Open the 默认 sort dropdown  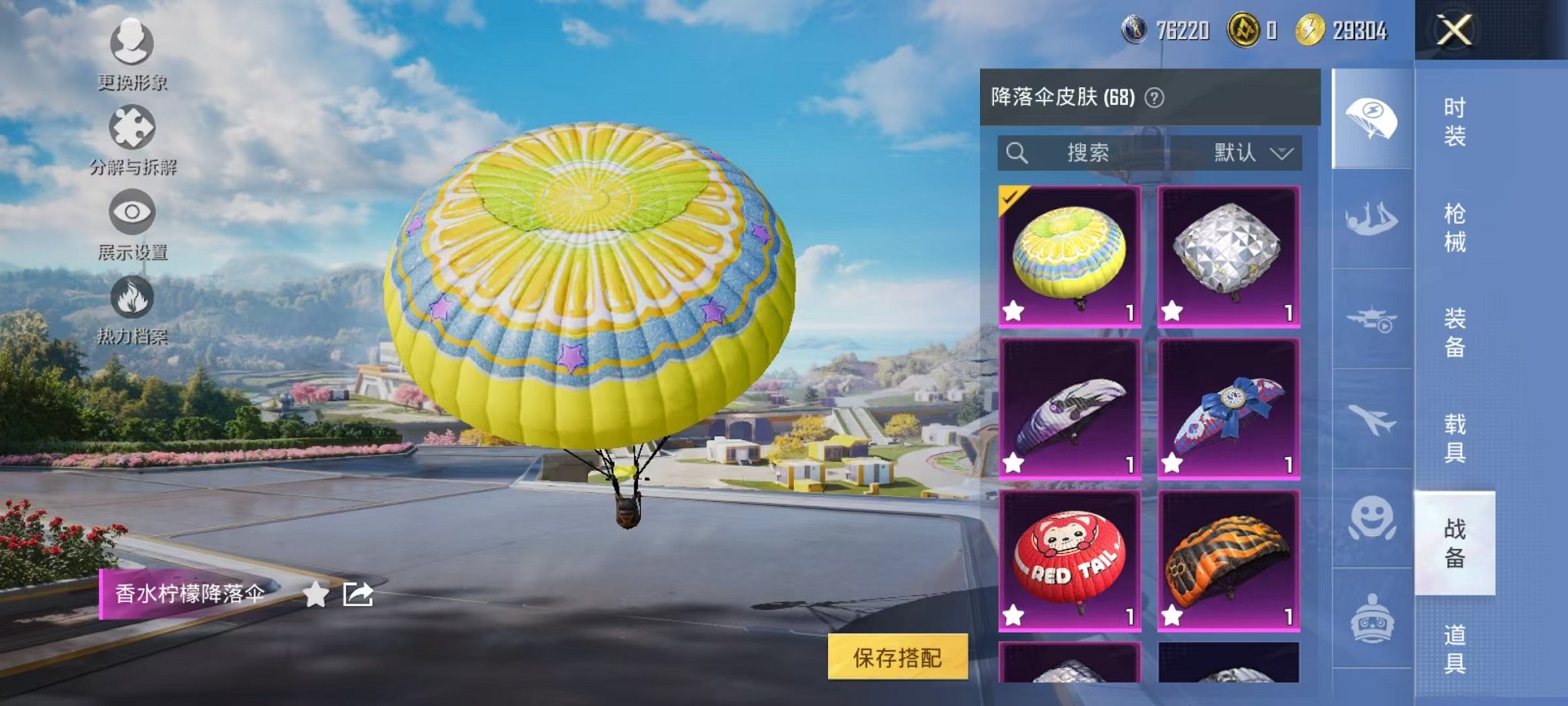1249,152
